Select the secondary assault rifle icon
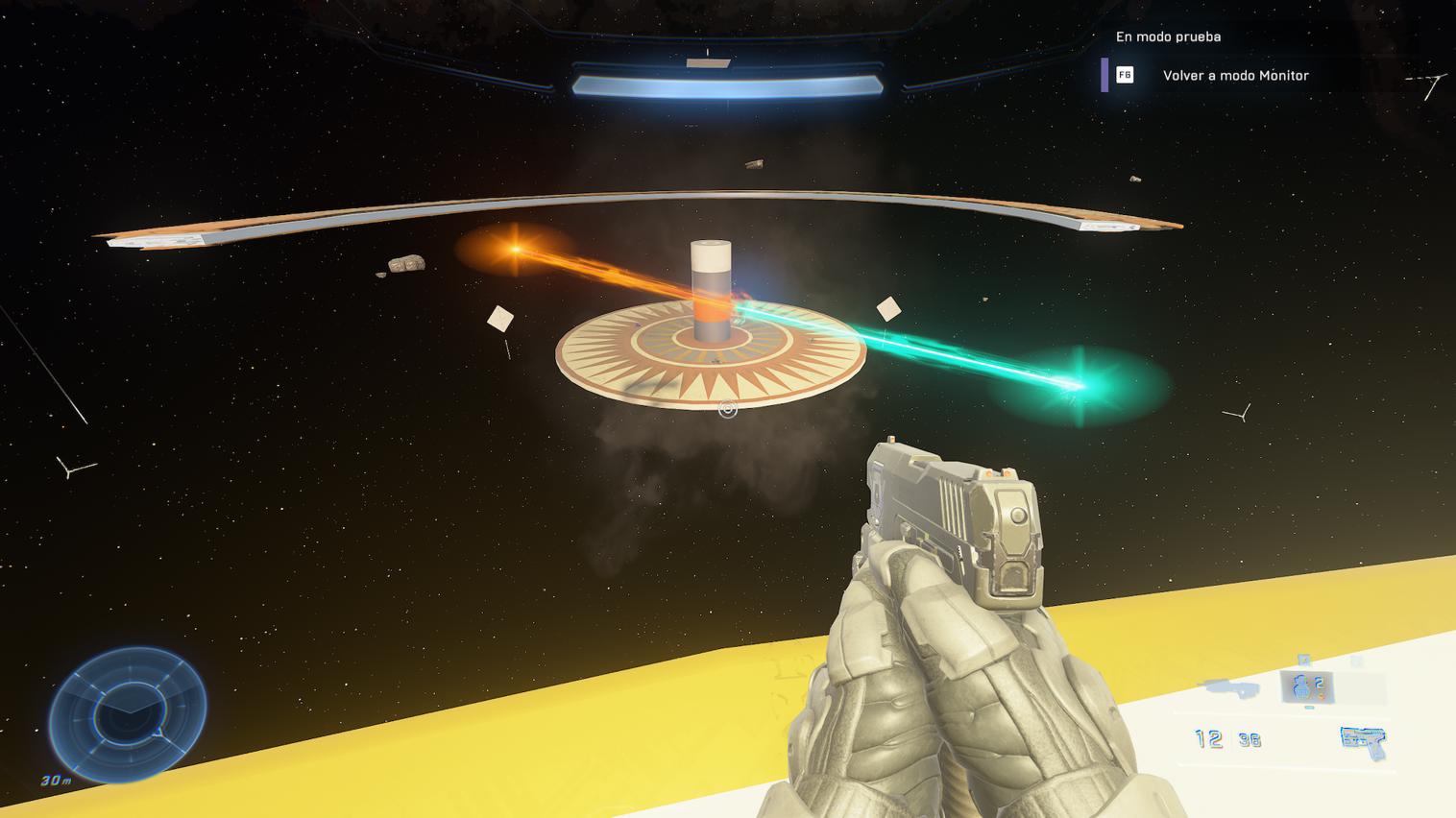The width and height of the screenshot is (1456, 818). click(x=1231, y=687)
